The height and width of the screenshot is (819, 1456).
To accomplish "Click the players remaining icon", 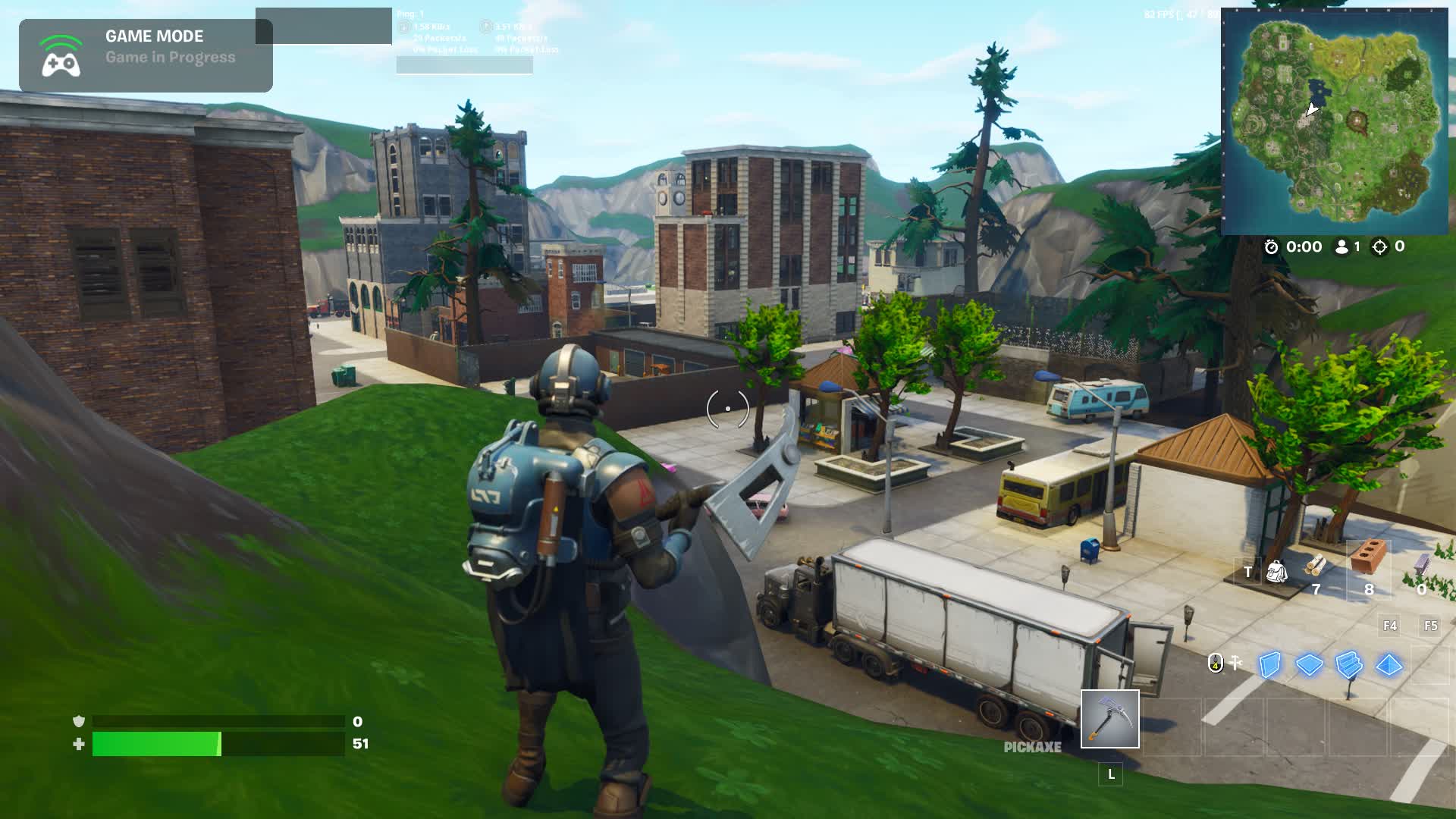I will [x=1342, y=246].
